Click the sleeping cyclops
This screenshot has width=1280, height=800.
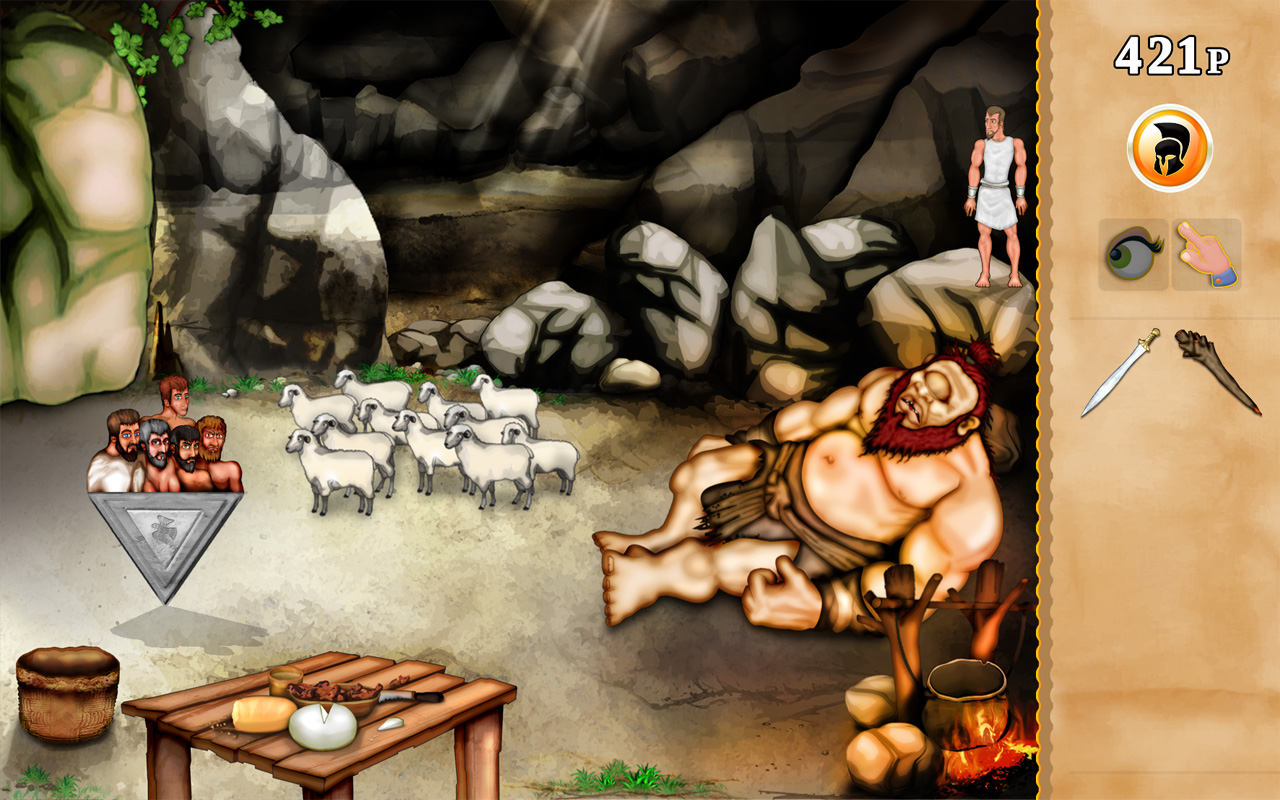click(850, 480)
